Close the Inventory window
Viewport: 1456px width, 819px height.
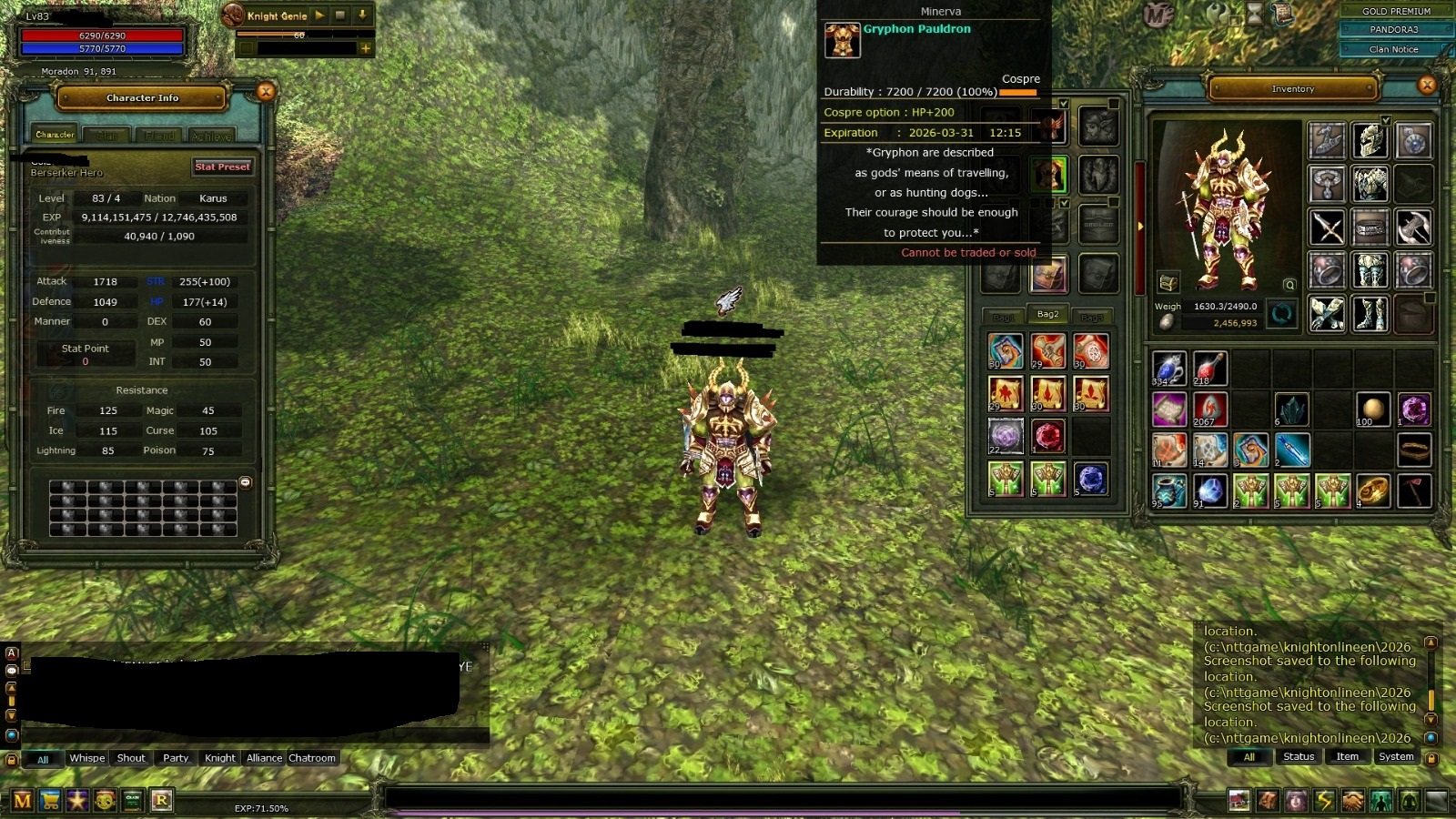[x=1427, y=86]
